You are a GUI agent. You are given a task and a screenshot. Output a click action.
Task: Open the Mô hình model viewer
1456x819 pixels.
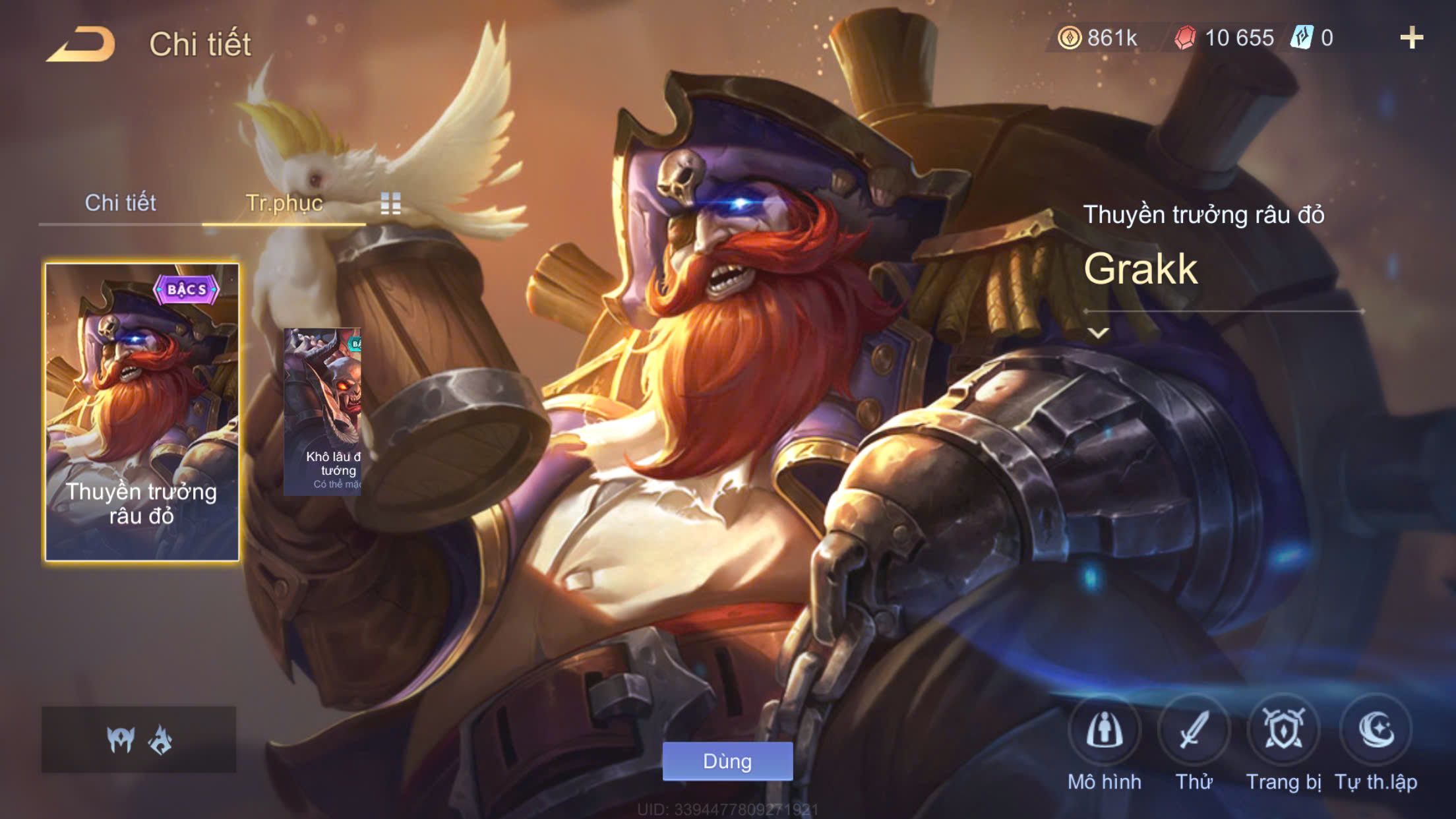(x=1104, y=731)
